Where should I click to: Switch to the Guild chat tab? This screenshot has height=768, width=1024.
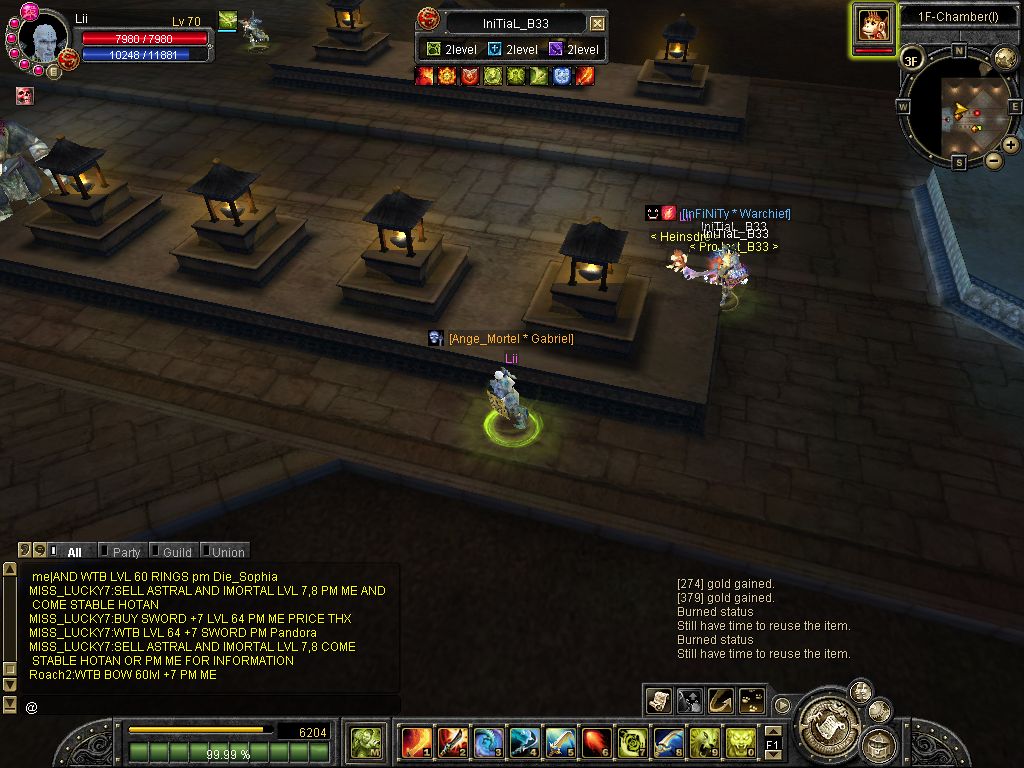coord(176,552)
